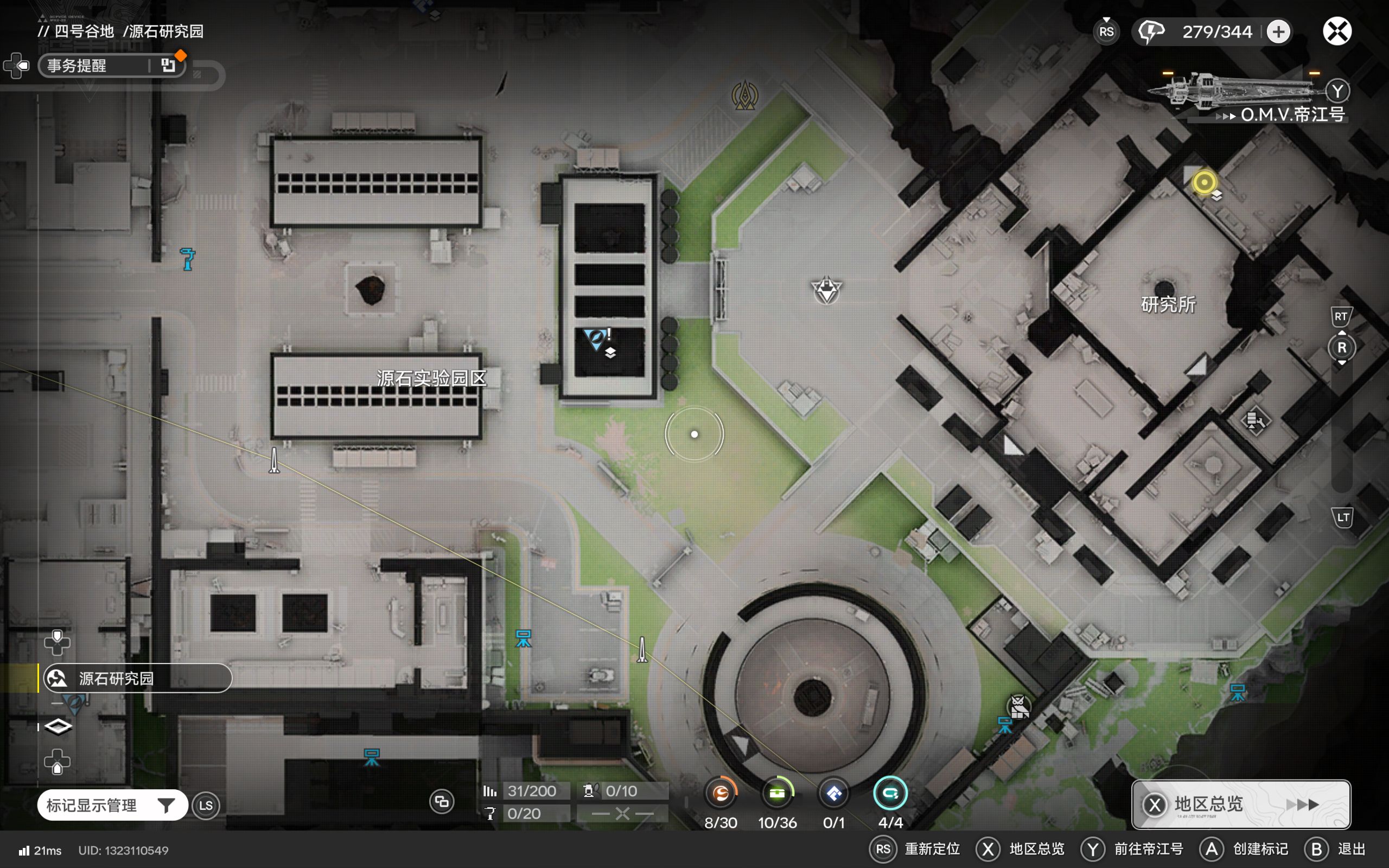Image resolution: width=1389 pixels, height=868 pixels.
Task: Travel to the O.M.V.帝江号 ship
Action: (x=1291, y=114)
